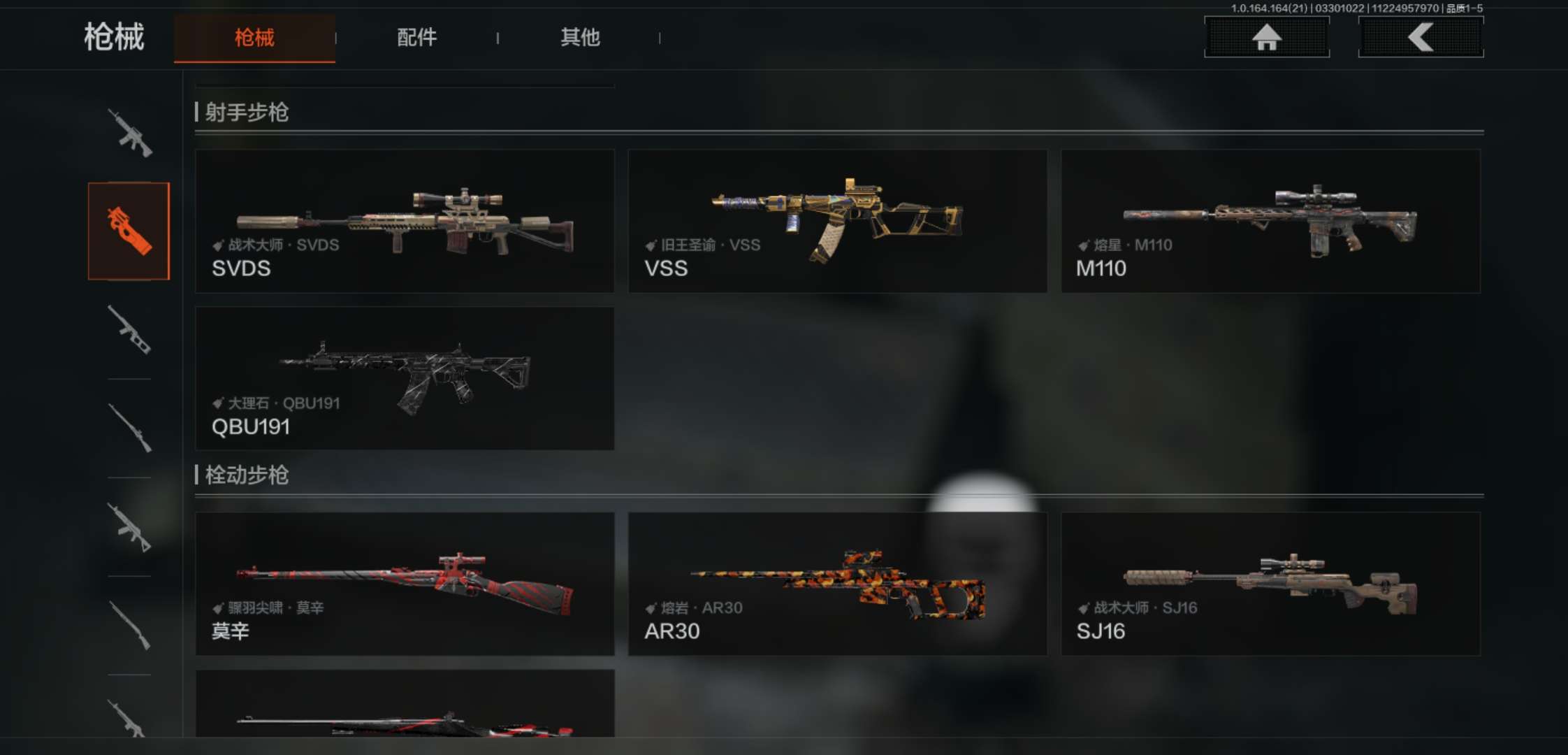Choose the AR30 weapon card
The image size is (1568, 755).
(x=837, y=584)
